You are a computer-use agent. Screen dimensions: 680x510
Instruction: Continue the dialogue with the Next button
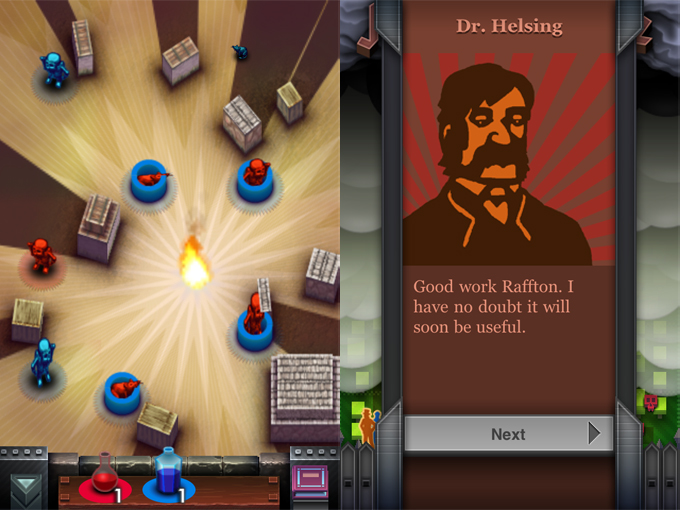tap(508, 434)
